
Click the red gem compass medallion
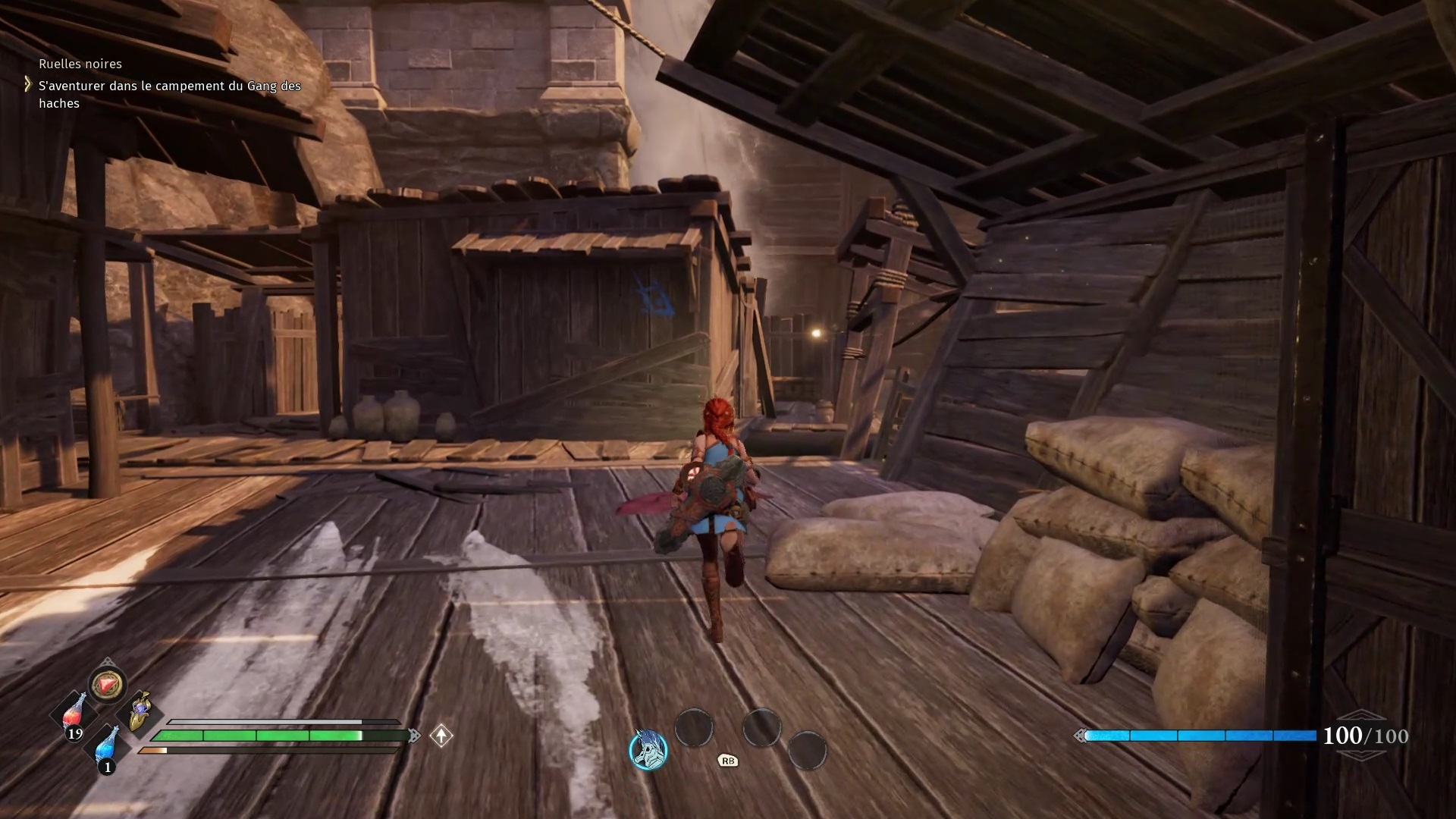tap(107, 684)
